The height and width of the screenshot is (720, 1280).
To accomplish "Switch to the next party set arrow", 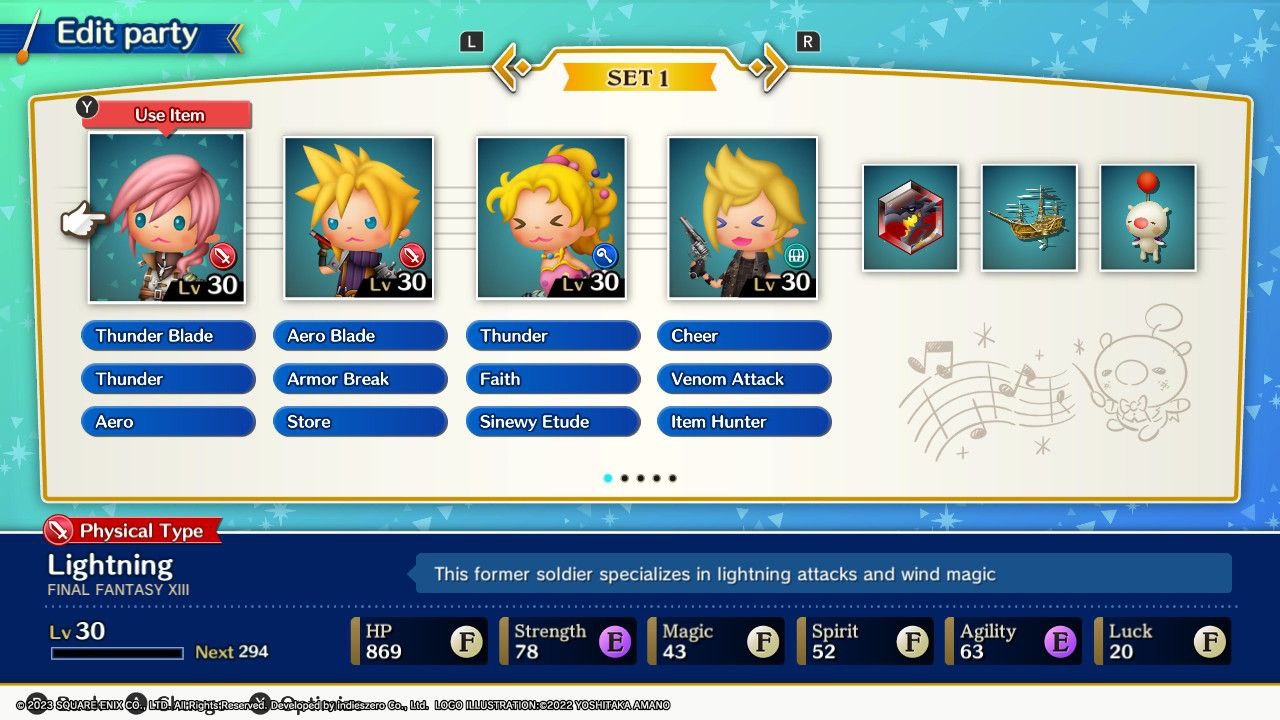I will click(x=768, y=68).
